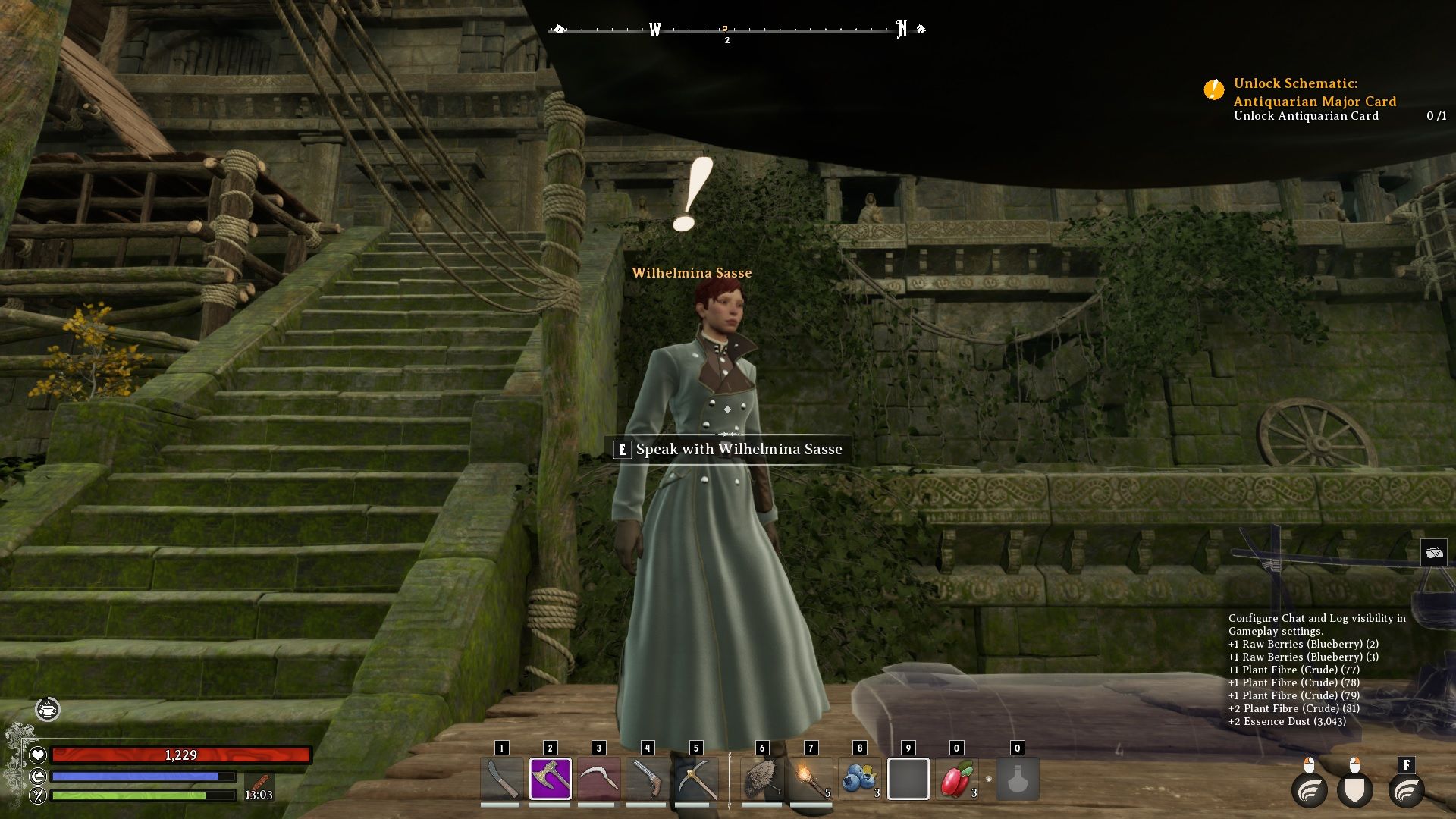Image resolution: width=1456 pixels, height=819 pixels.
Task: Activate the F-key swirl ability icon
Action: pos(1406,789)
